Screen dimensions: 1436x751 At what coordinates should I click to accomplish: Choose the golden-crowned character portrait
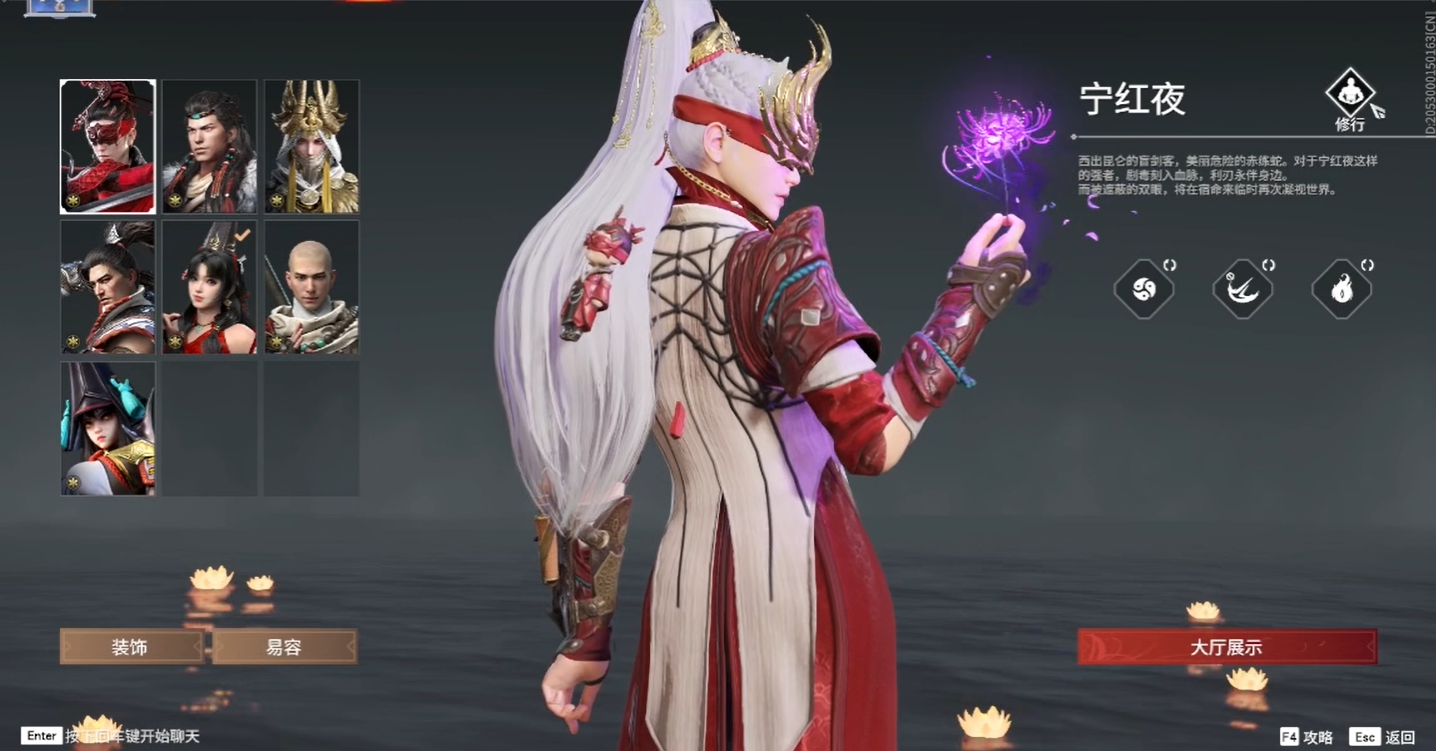pyautogui.click(x=310, y=146)
